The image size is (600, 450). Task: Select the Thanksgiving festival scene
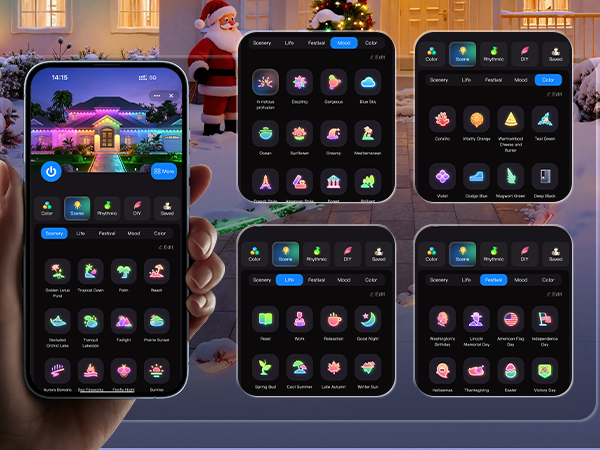point(475,370)
